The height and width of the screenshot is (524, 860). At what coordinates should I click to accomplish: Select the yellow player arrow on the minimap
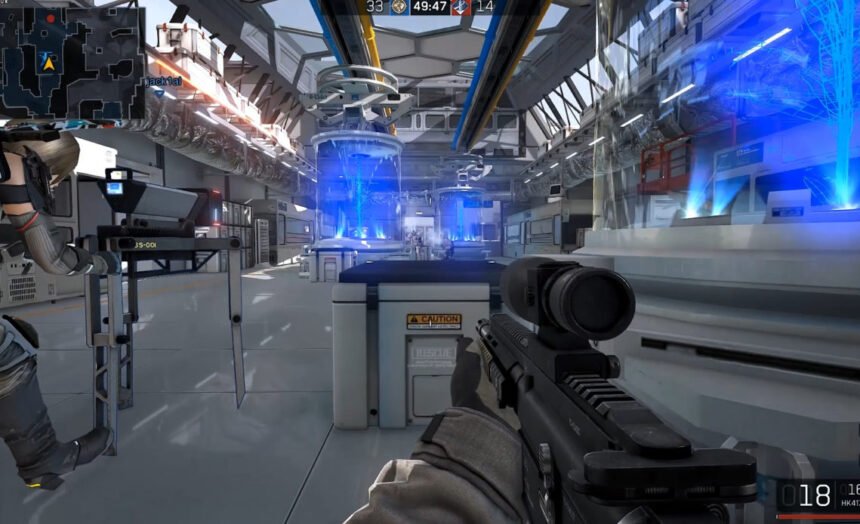tap(47, 62)
